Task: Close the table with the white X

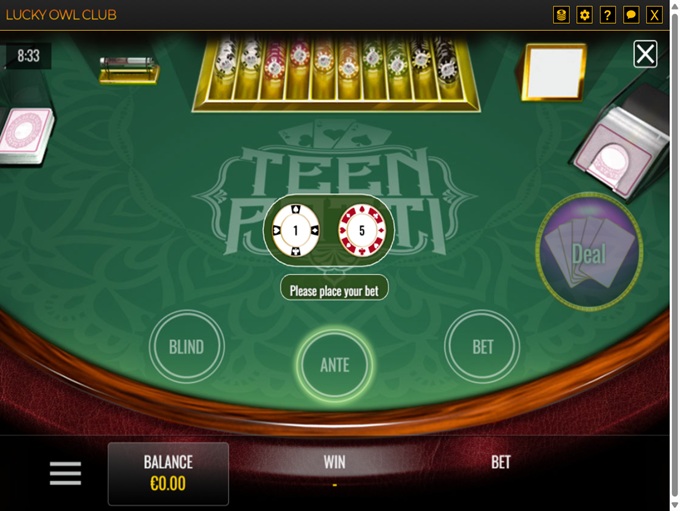Action: coord(646,54)
